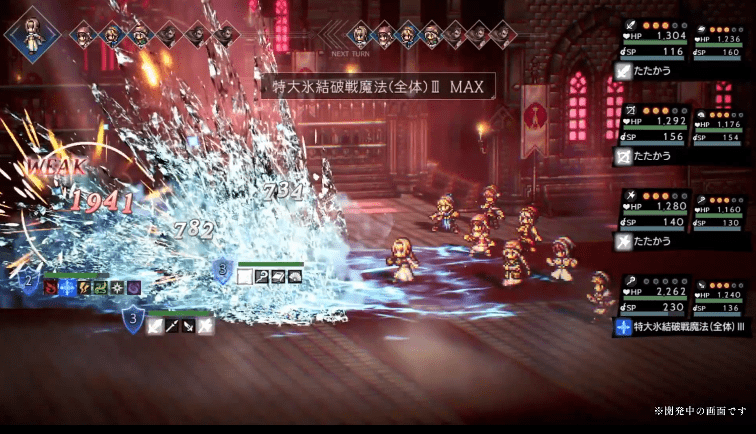Switch to the back-row member with 1,236 HP

pos(718,42)
